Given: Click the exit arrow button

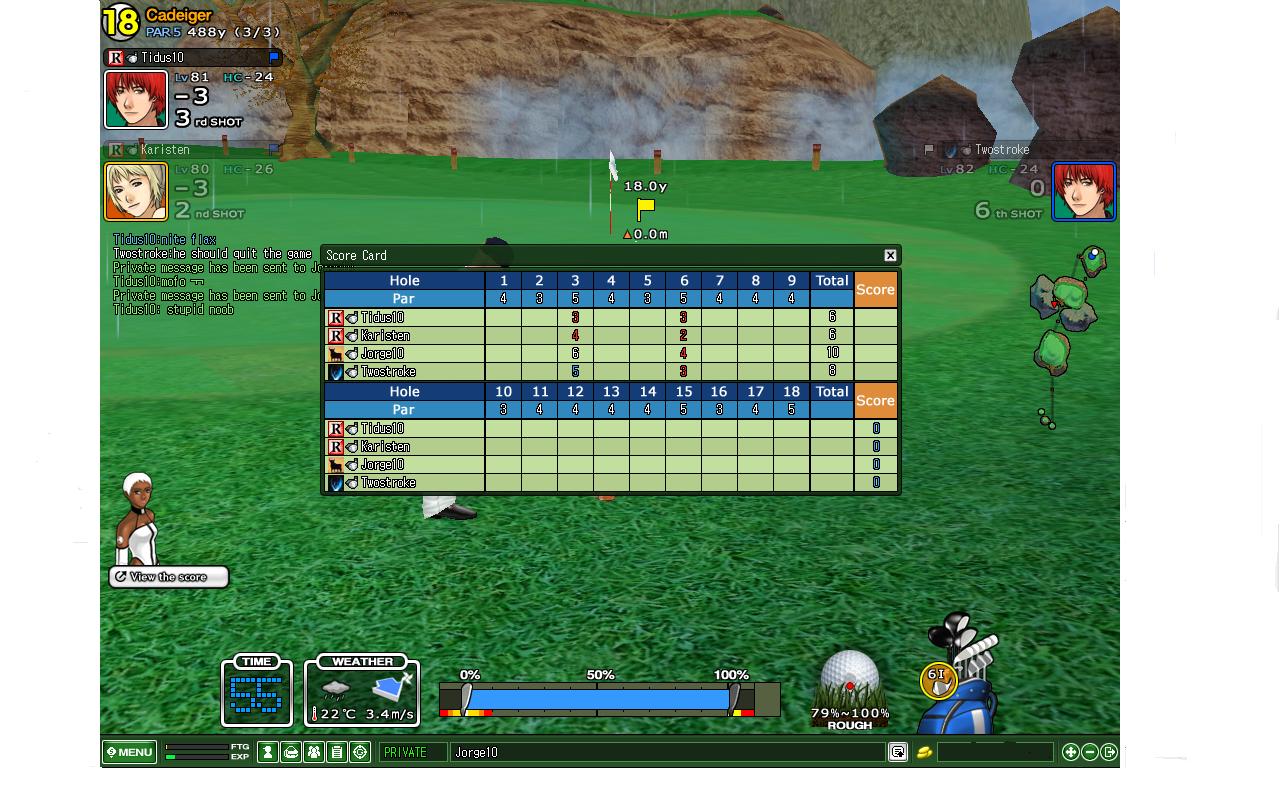Looking at the screenshot, I should tap(1109, 752).
